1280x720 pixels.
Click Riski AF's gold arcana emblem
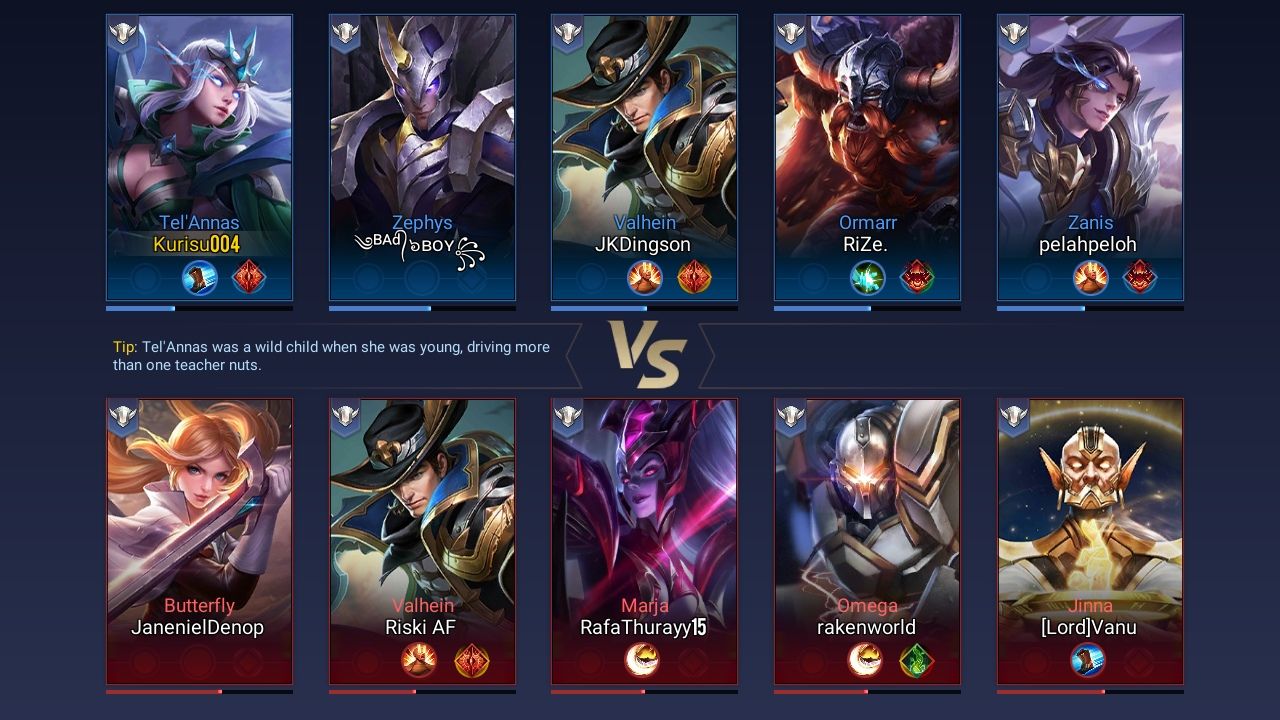[472, 660]
